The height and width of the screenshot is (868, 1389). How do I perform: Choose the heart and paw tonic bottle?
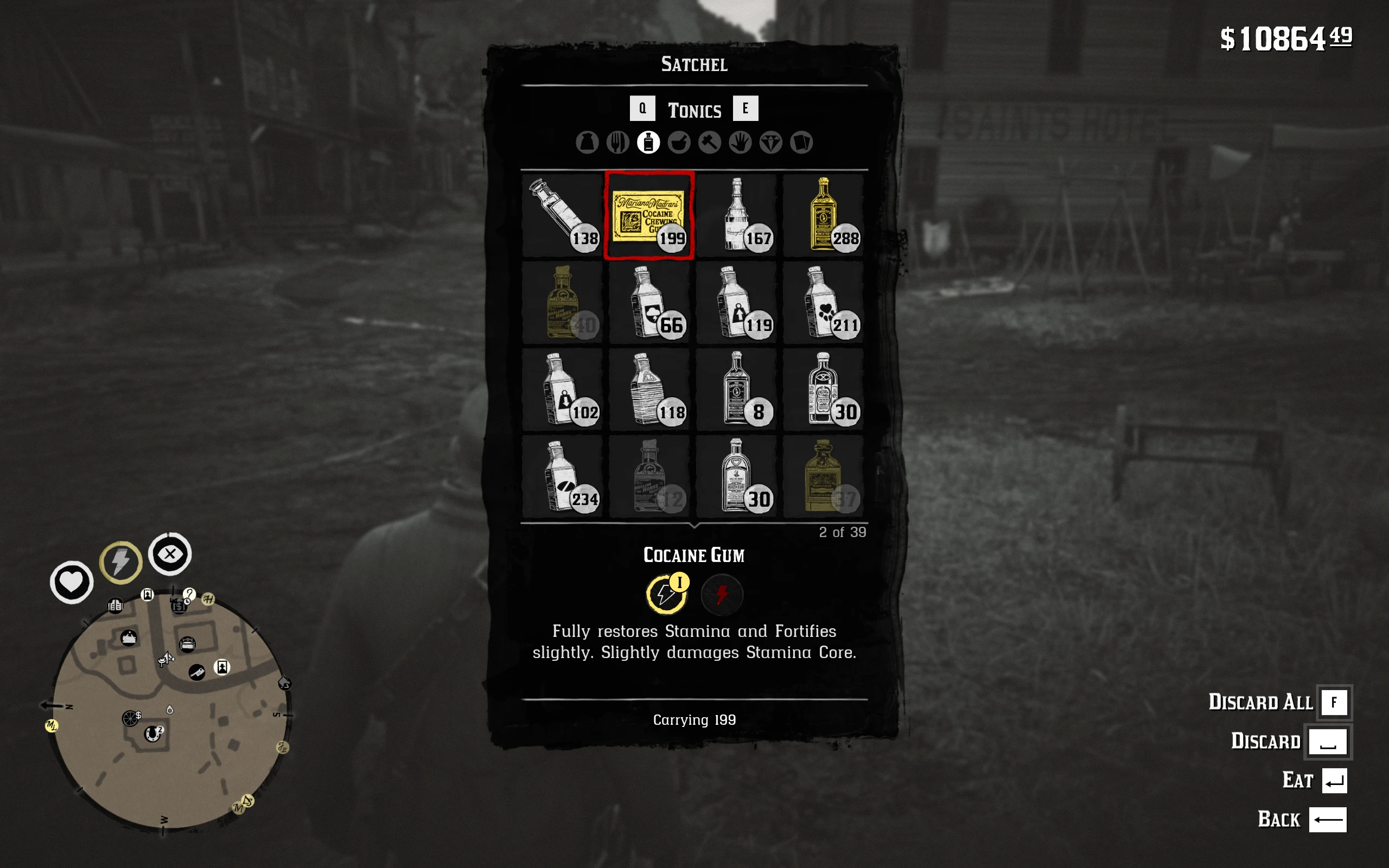tap(823, 303)
